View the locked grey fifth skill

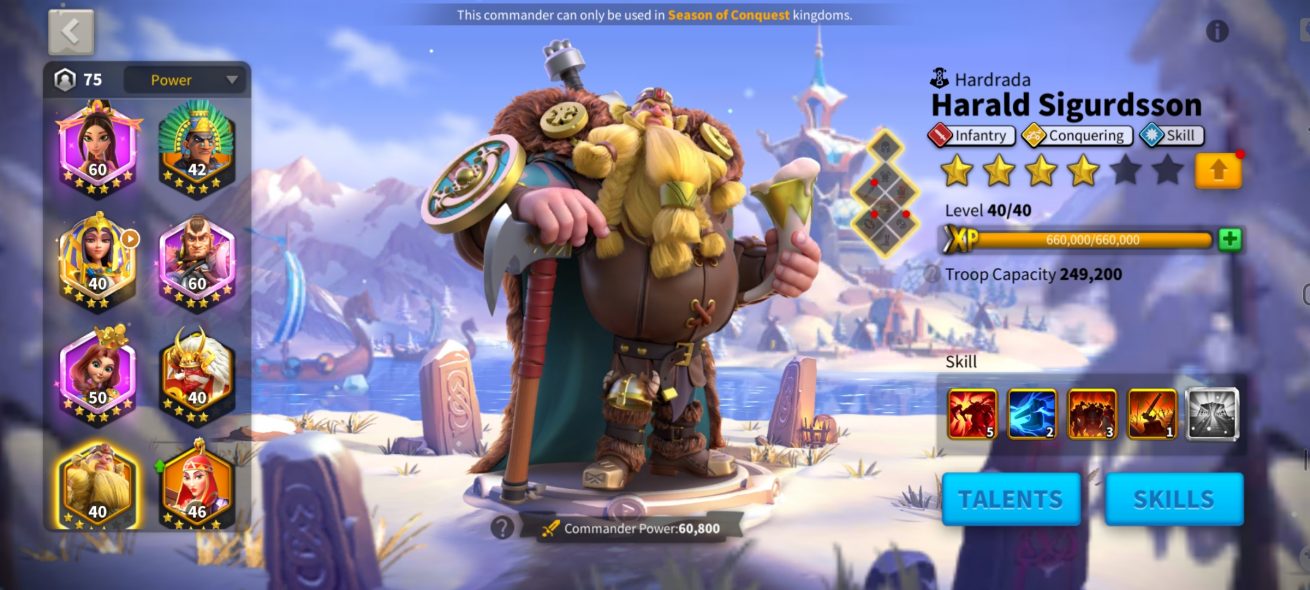point(1212,414)
